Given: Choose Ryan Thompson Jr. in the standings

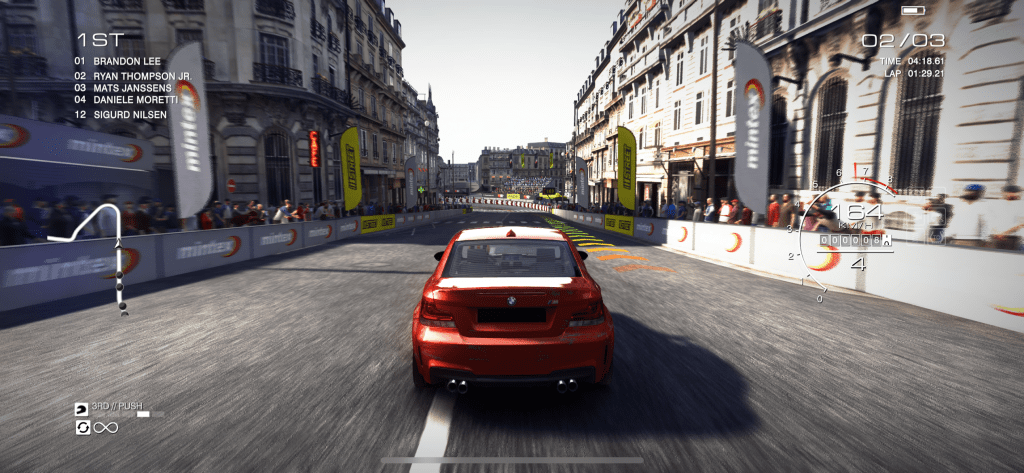Looking at the screenshot, I should (x=136, y=74).
